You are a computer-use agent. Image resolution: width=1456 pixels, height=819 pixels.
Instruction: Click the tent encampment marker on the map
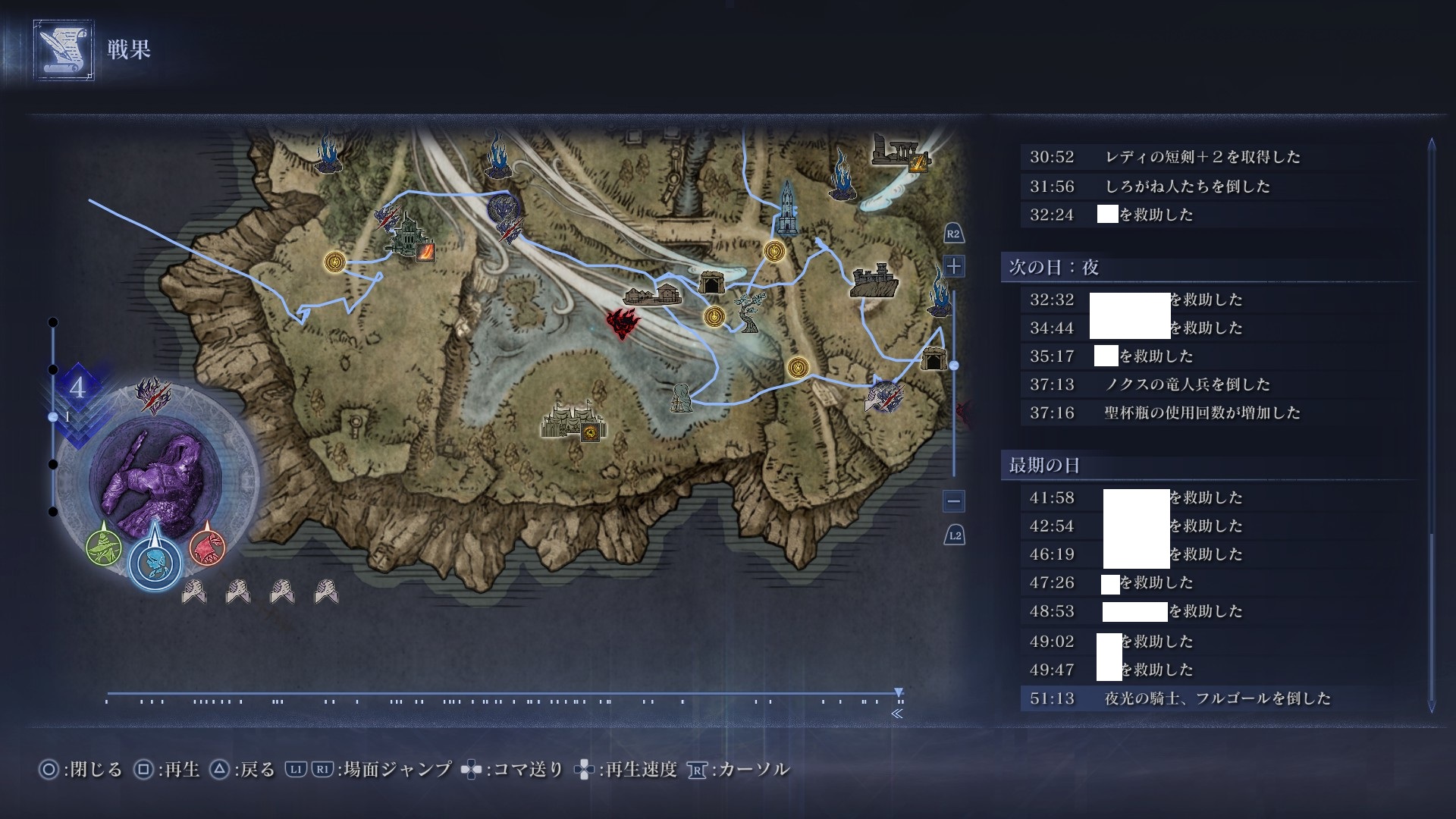[x=573, y=421]
